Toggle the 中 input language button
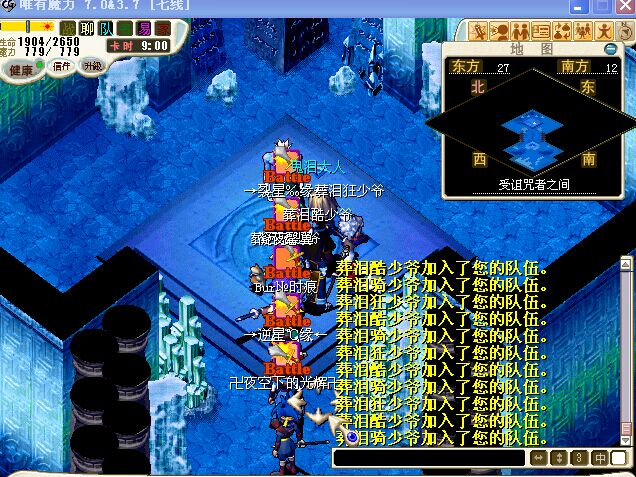This screenshot has width=636, height=477. [601, 458]
